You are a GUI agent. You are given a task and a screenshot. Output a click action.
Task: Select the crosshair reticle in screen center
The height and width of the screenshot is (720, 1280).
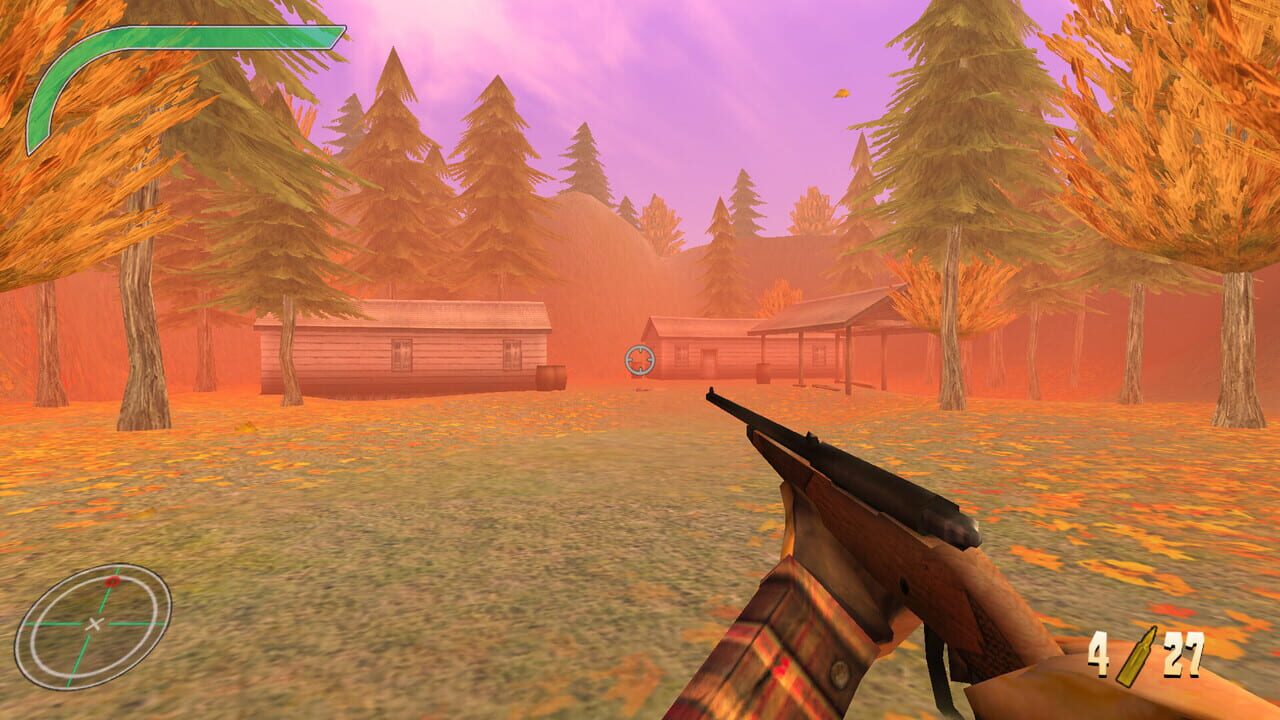pos(638,357)
